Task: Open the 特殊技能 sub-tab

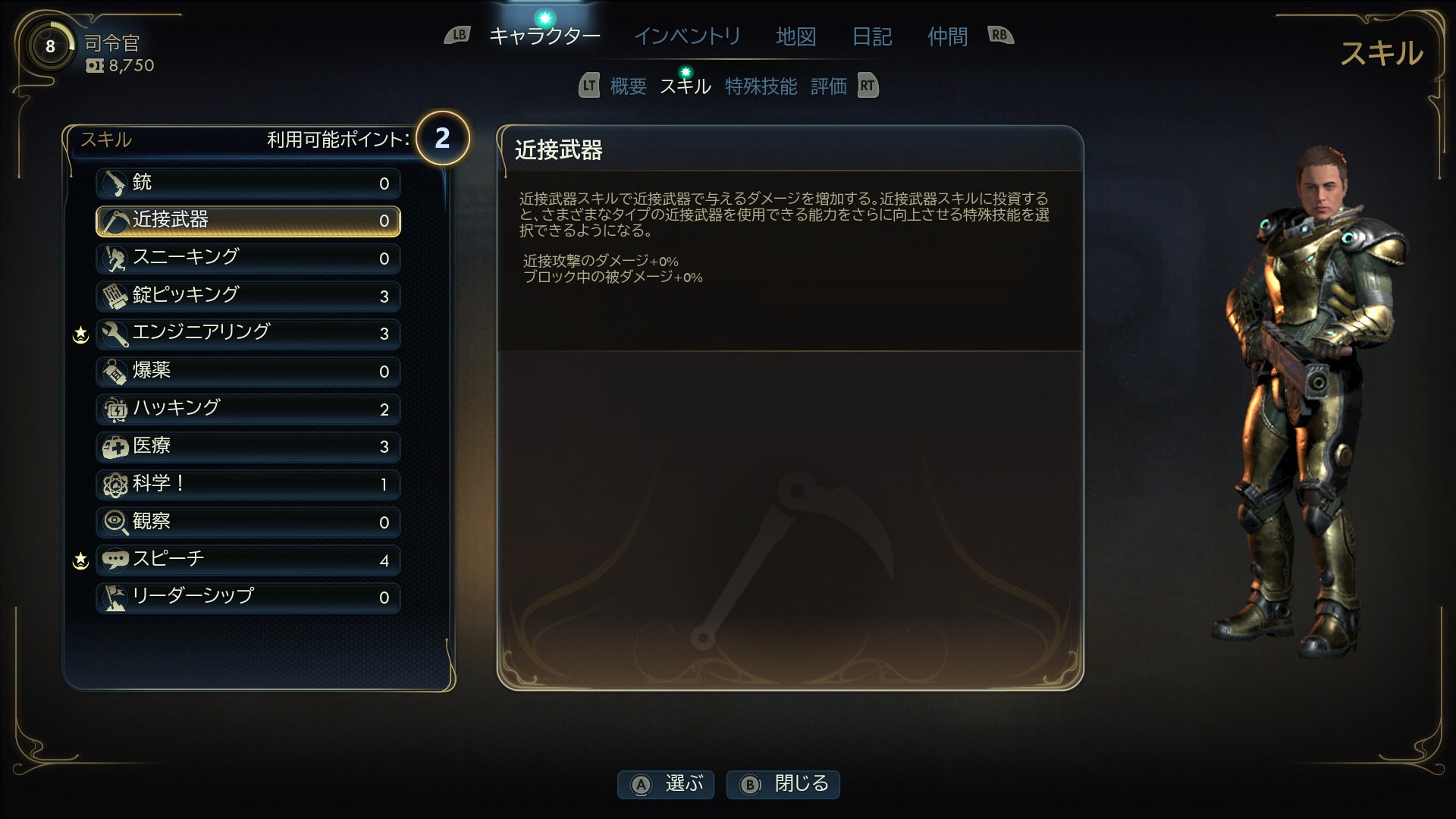Action: click(761, 86)
